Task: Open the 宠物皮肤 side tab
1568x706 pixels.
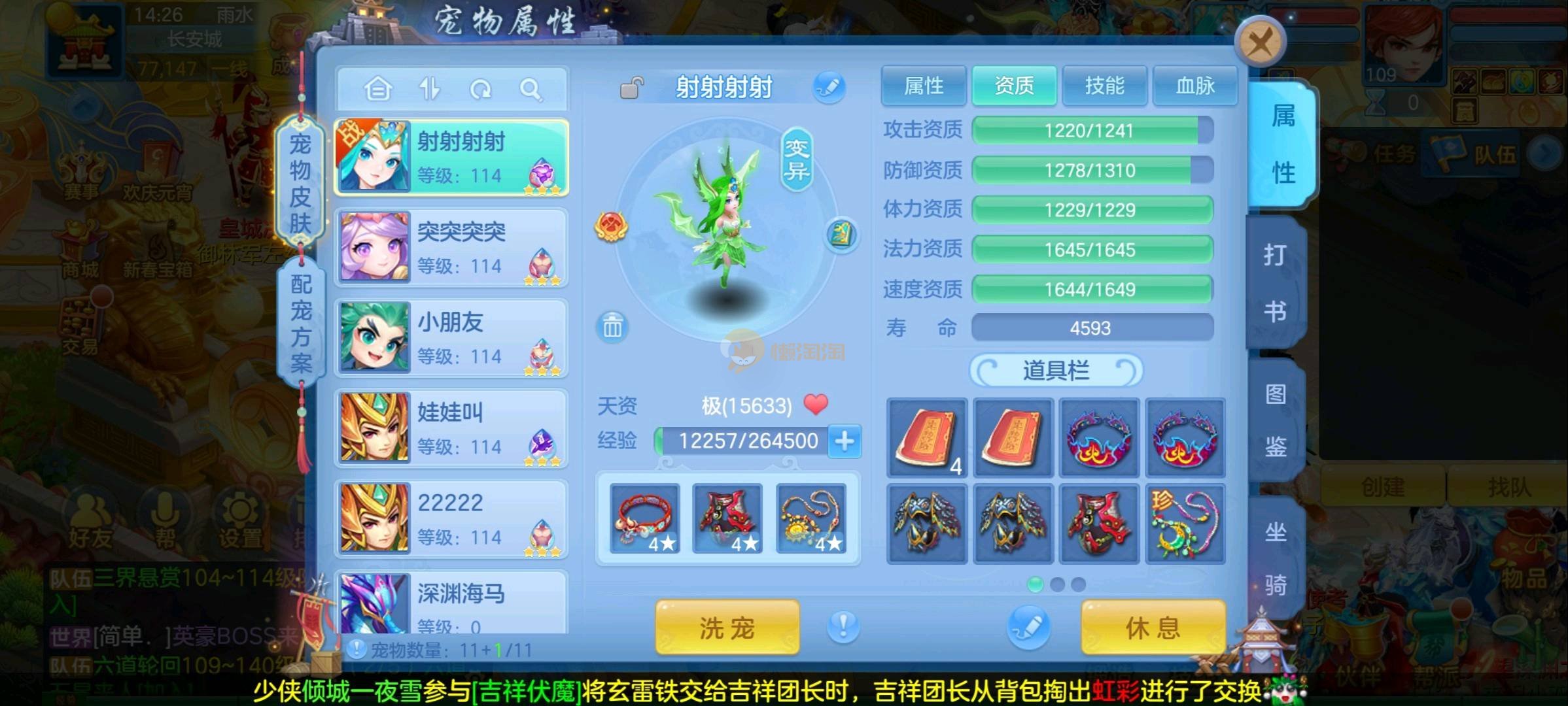Action: (300, 183)
